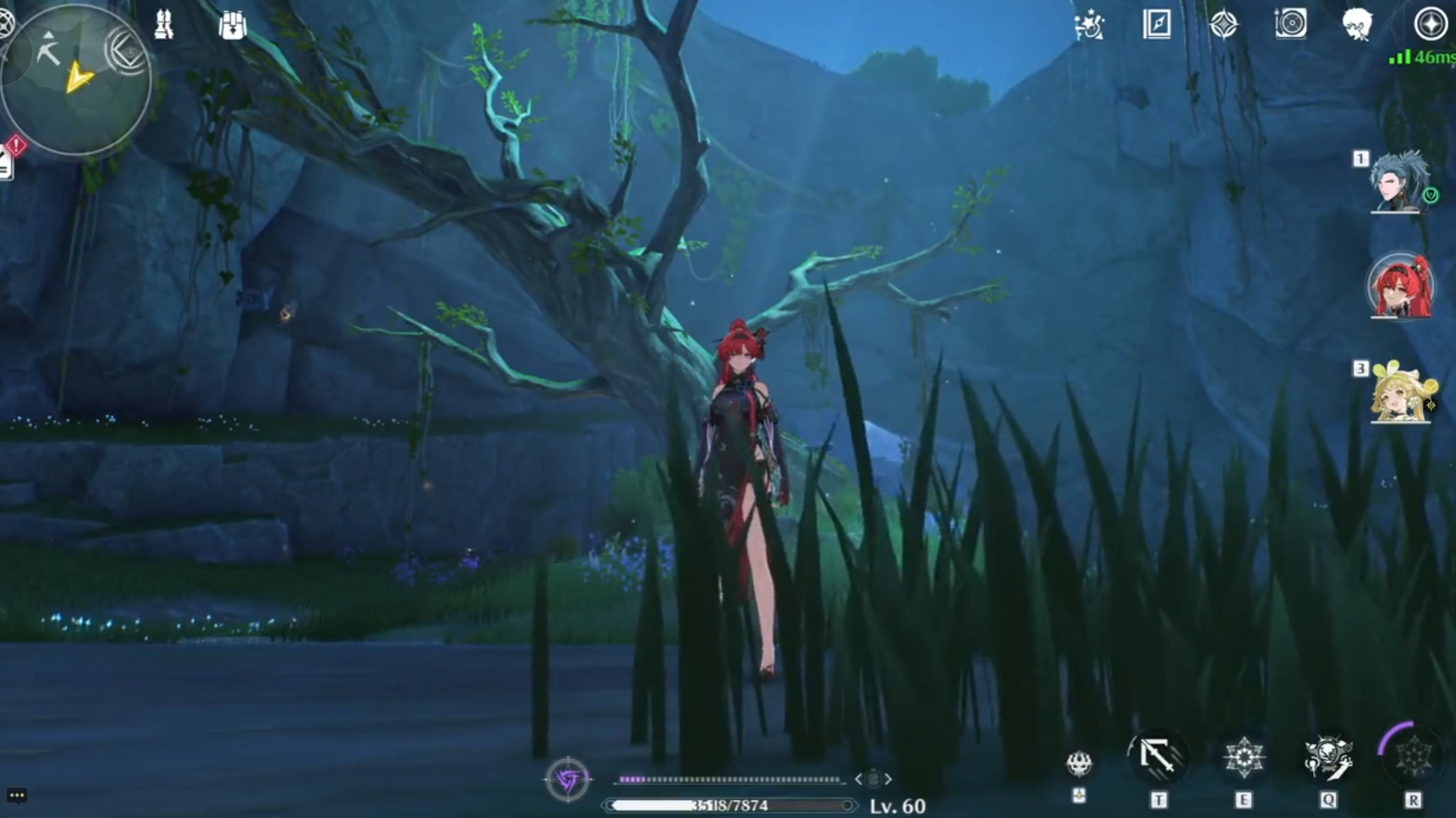This screenshot has width=1456, height=818.
Task: Open the circled star main menu icon
Action: tap(1430, 25)
